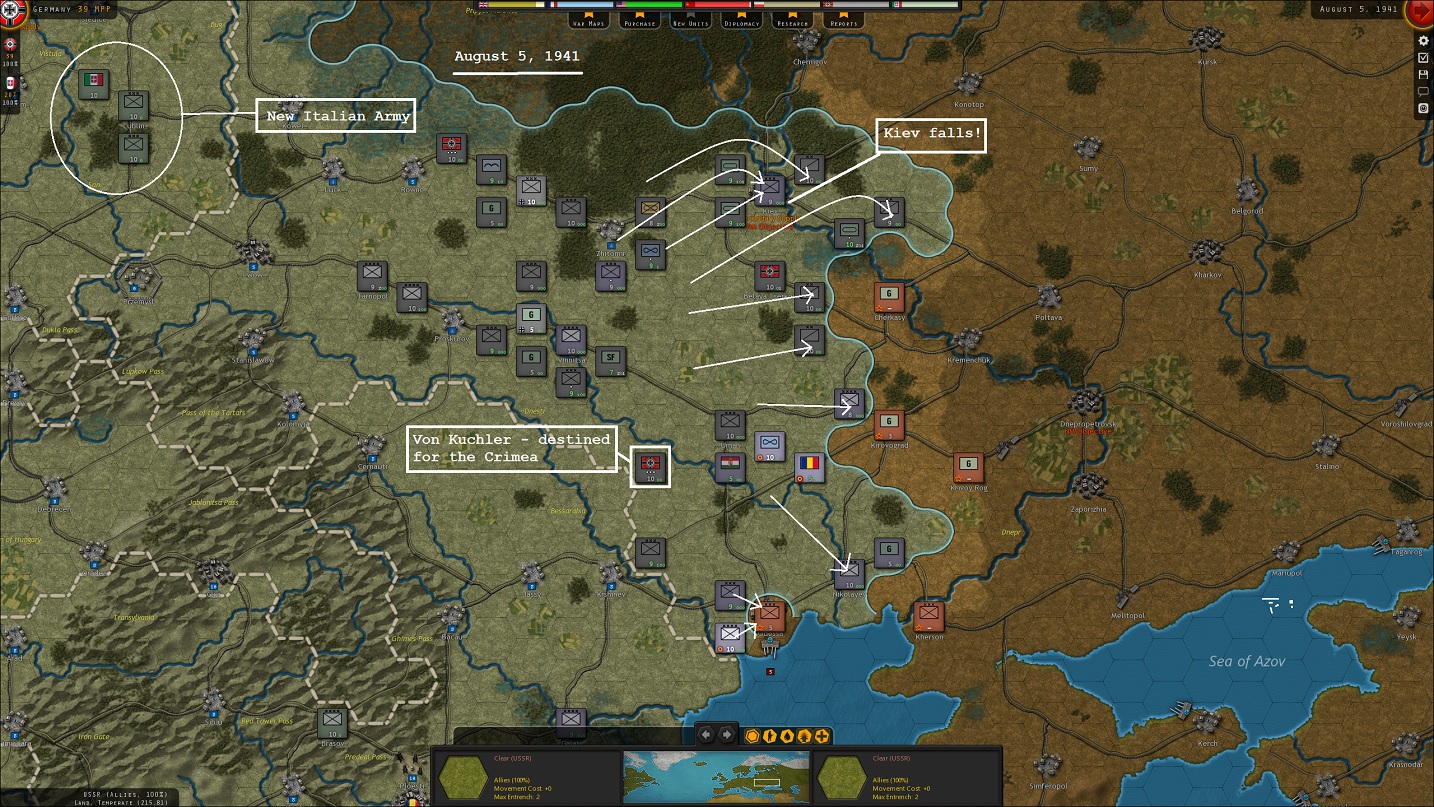Click the smiley face icon in the sidebar

(1424, 107)
